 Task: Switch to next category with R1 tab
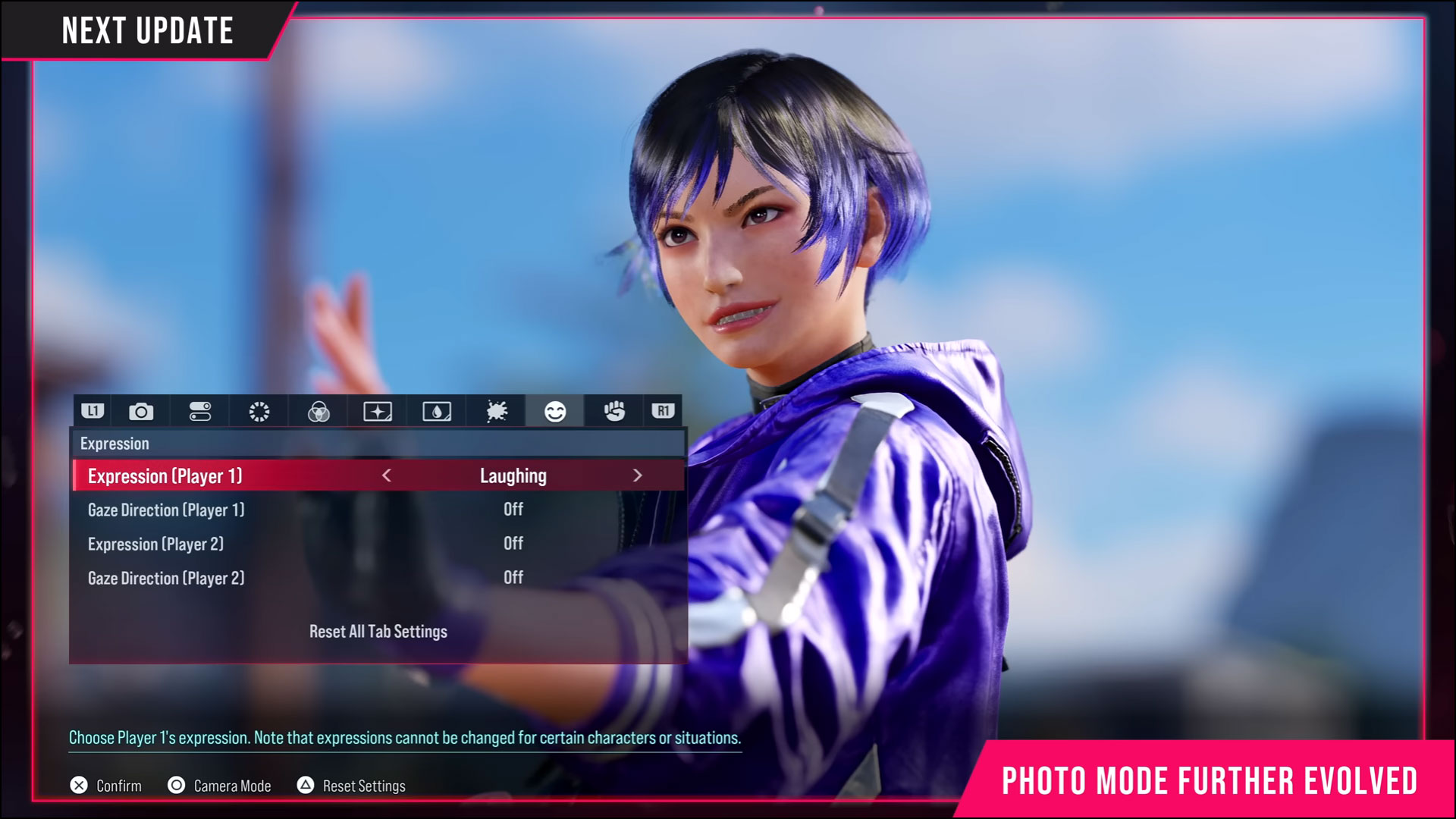click(x=661, y=411)
